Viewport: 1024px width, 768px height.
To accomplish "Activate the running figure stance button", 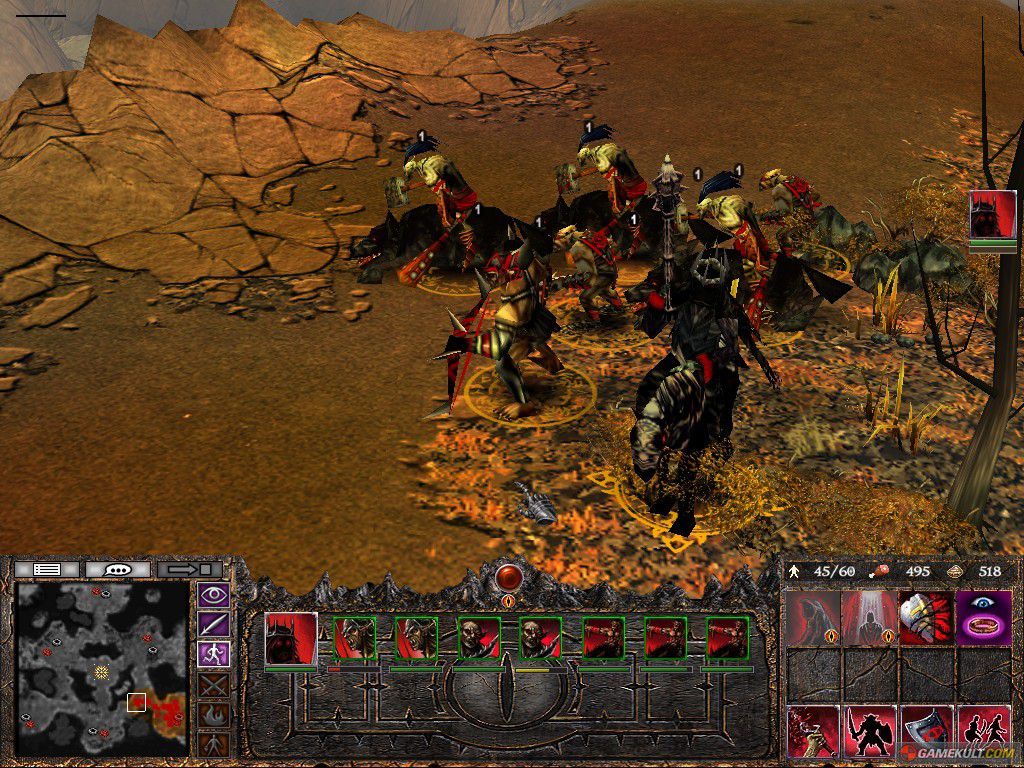I will point(214,655).
